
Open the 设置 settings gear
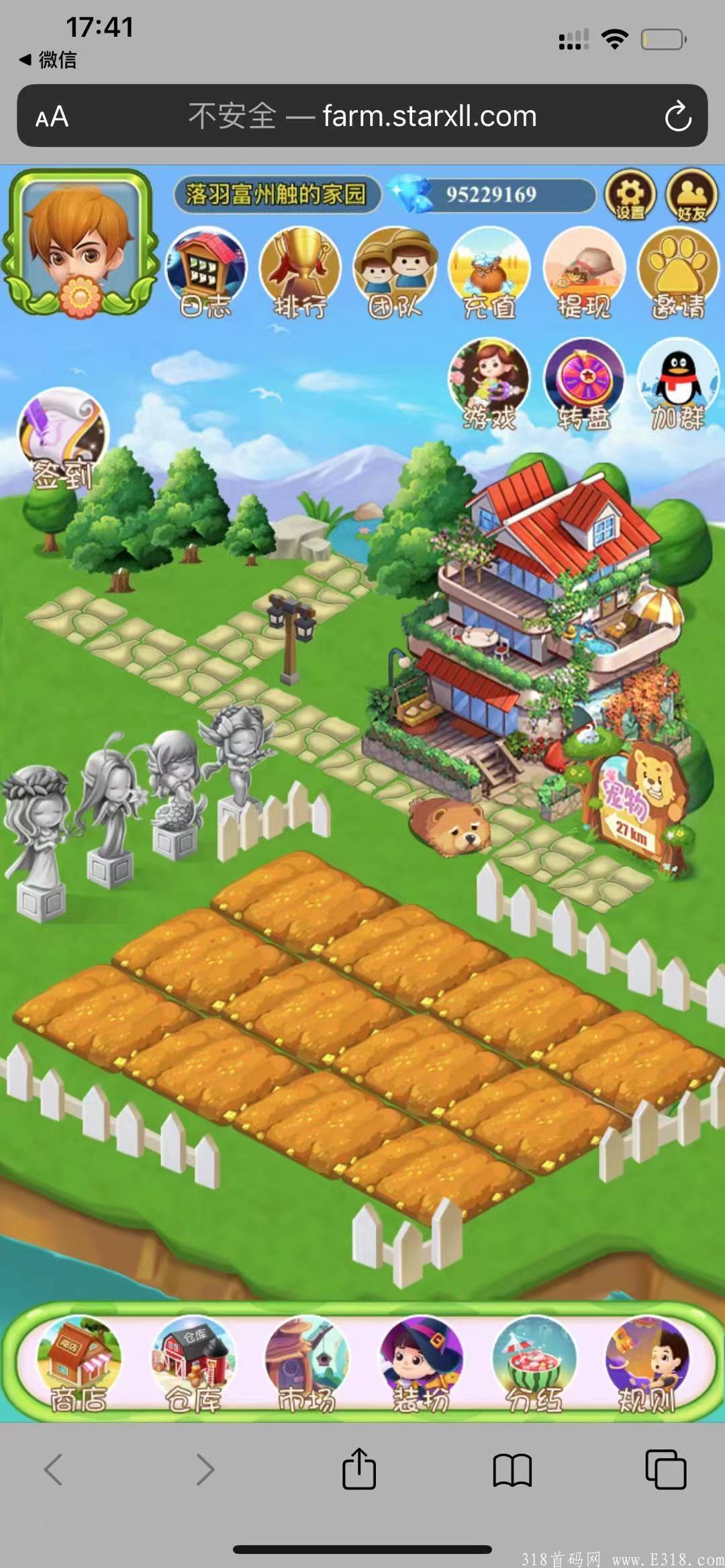coord(630,195)
